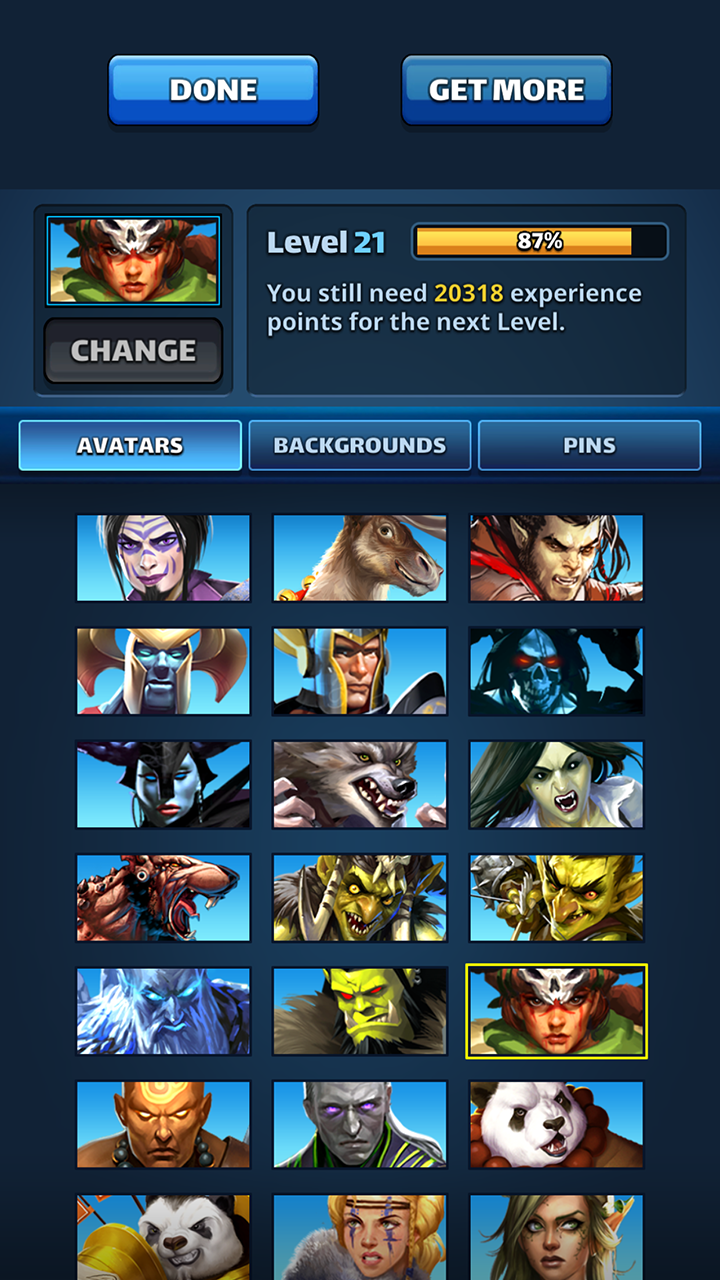
Task: Pick the green orc in fur collar
Action: click(x=360, y=1011)
